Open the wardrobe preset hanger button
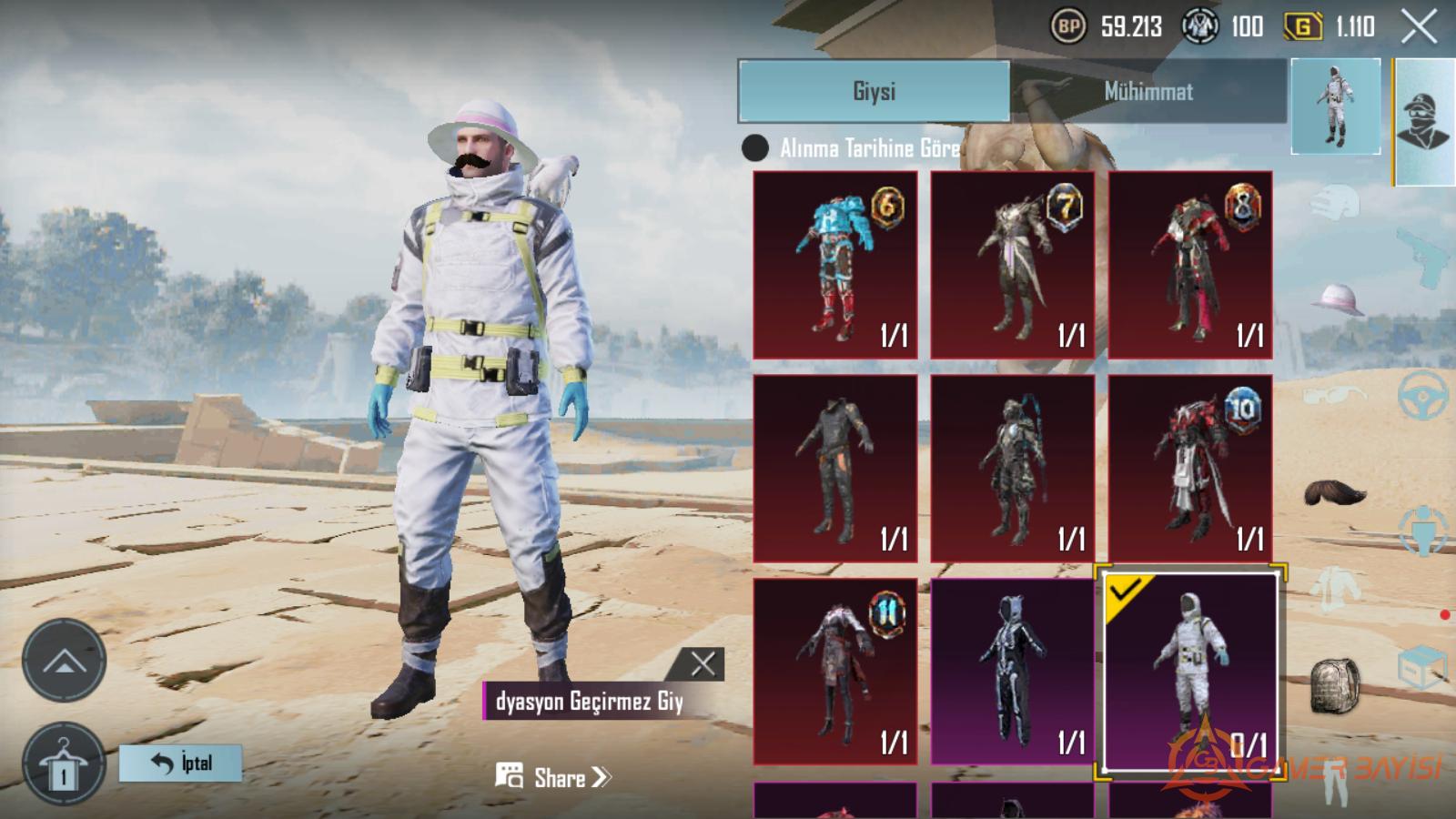The width and height of the screenshot is (1456, 819). point(64,766)
